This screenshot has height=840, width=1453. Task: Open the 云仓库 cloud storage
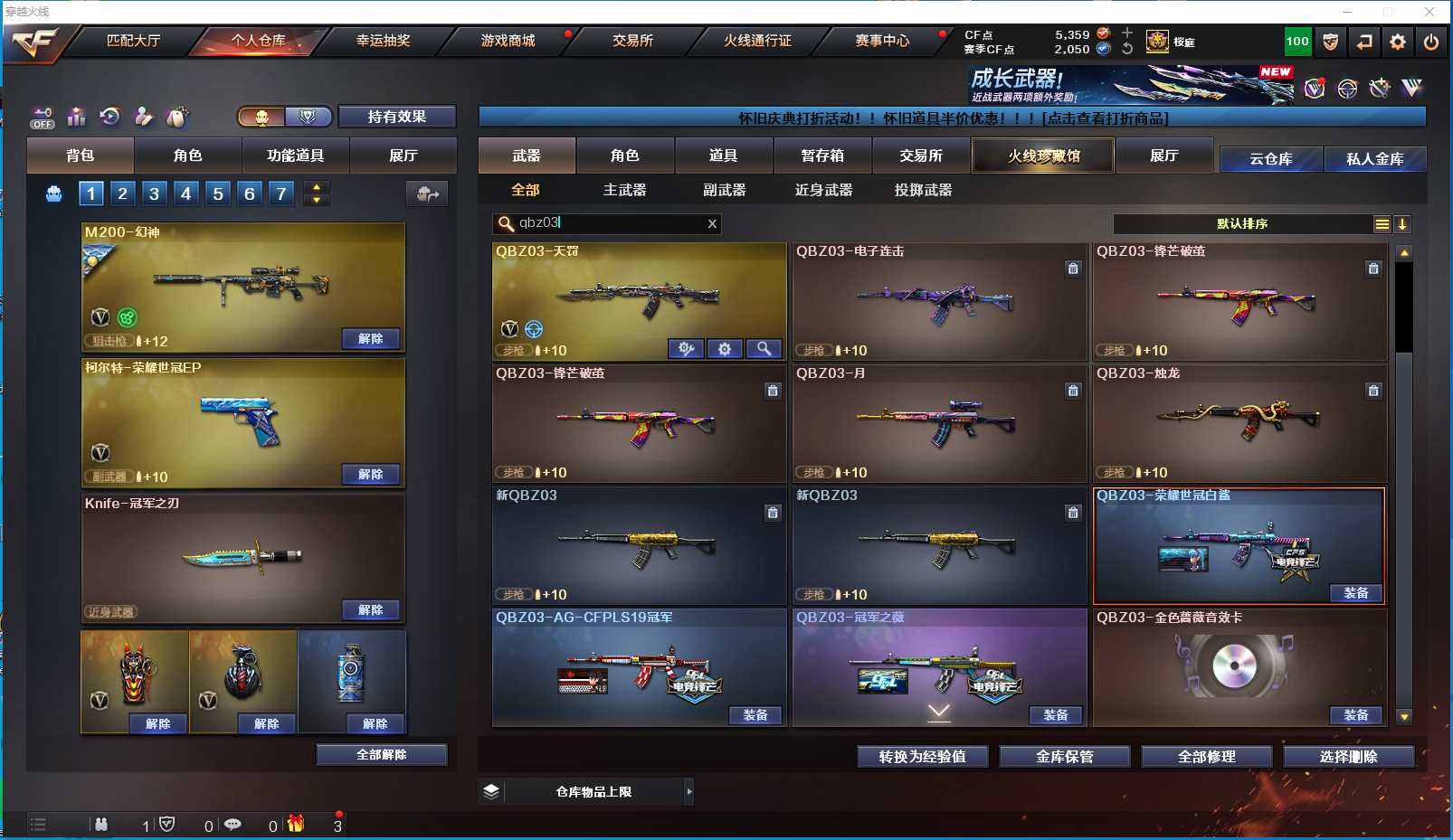[1270, 159]
